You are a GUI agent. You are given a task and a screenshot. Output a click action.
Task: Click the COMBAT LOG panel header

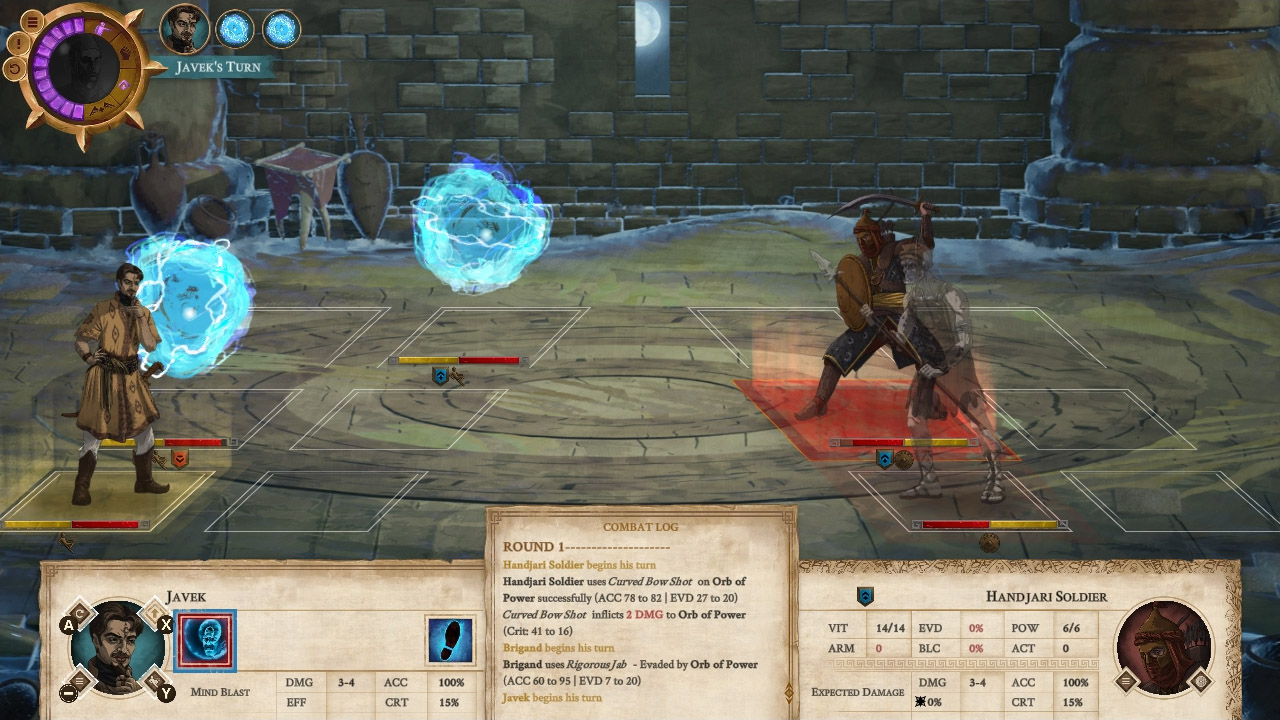coord(640,526)
